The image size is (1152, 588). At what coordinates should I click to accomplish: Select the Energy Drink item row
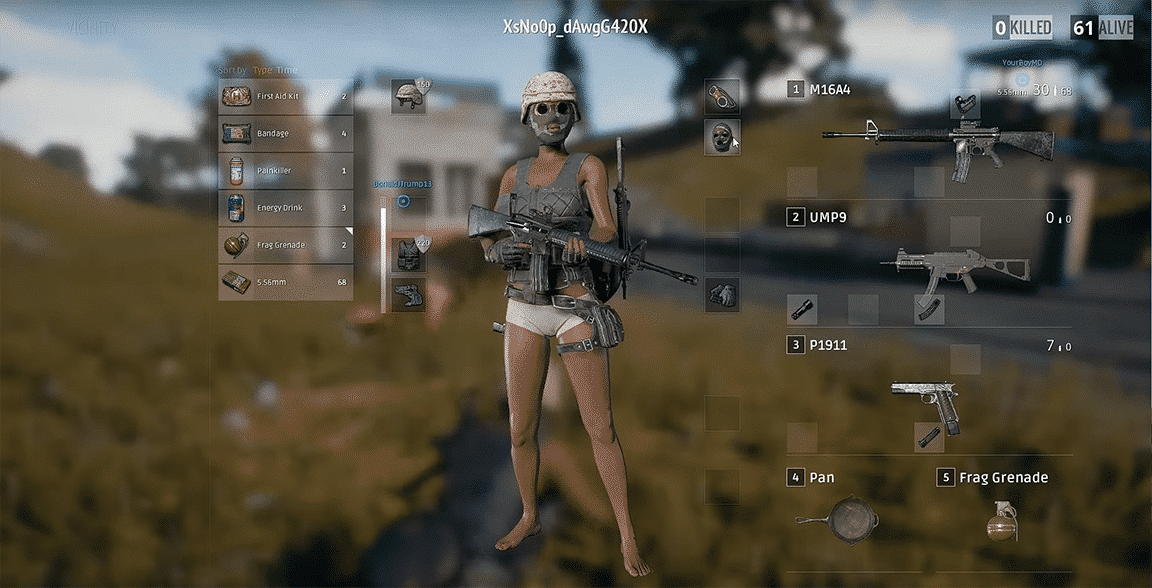(285, 208)
